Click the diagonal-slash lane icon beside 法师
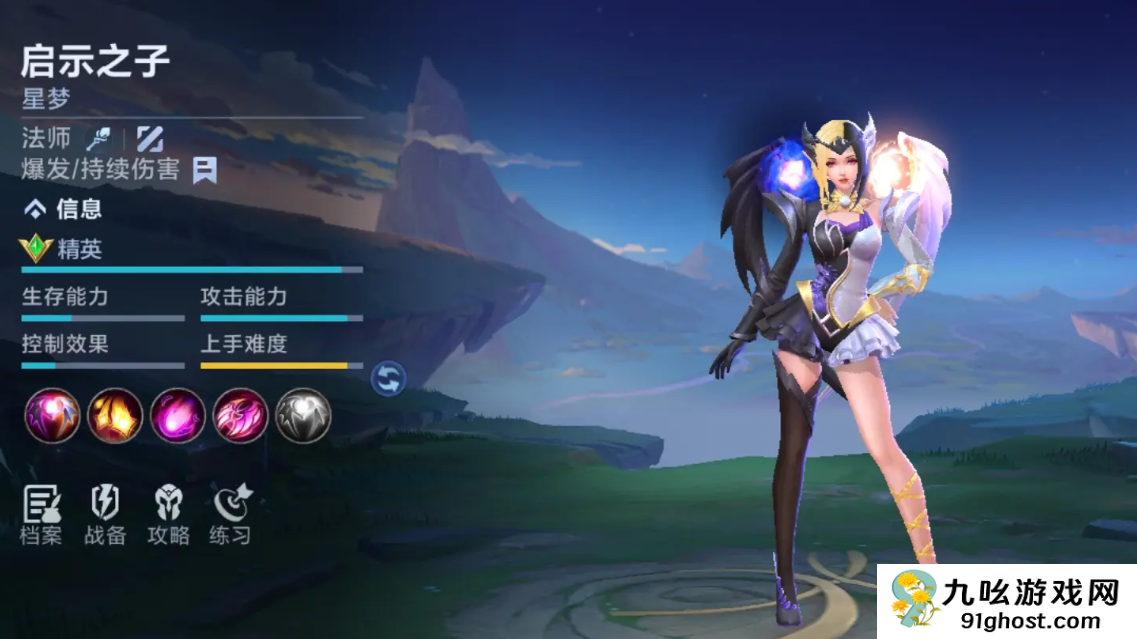This screenshot has height=639, width=1137. tap(150, 138)
